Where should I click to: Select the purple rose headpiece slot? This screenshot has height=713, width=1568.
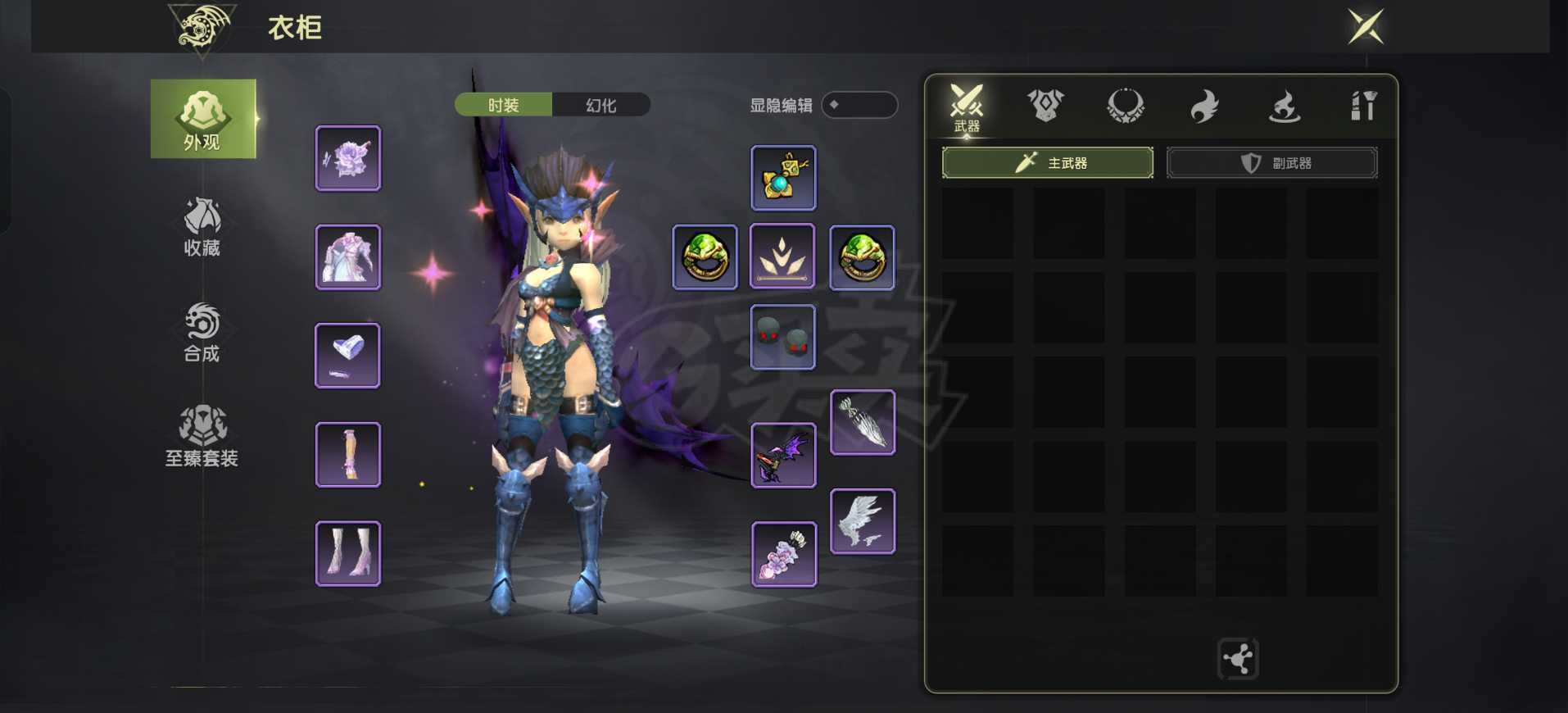[x=348, y=158]
